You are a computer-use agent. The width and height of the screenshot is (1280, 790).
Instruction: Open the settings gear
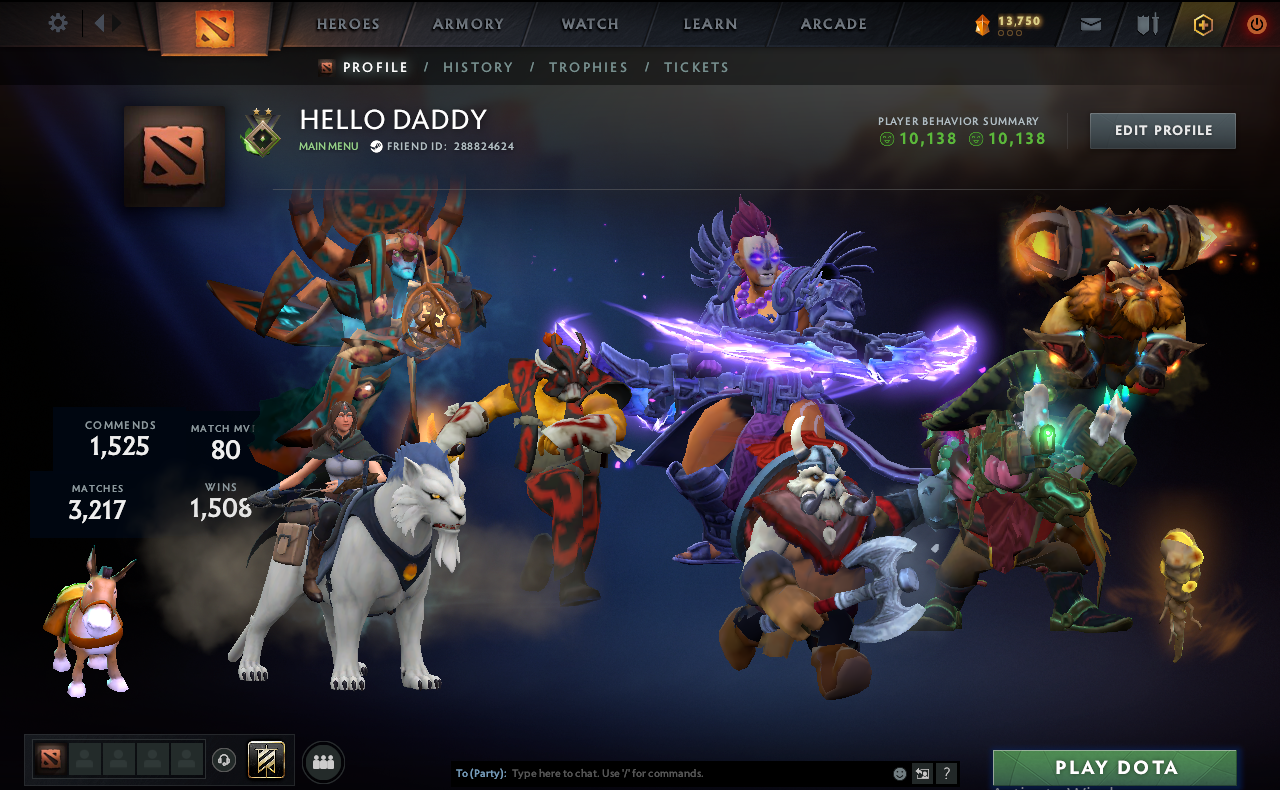[57, 22]
